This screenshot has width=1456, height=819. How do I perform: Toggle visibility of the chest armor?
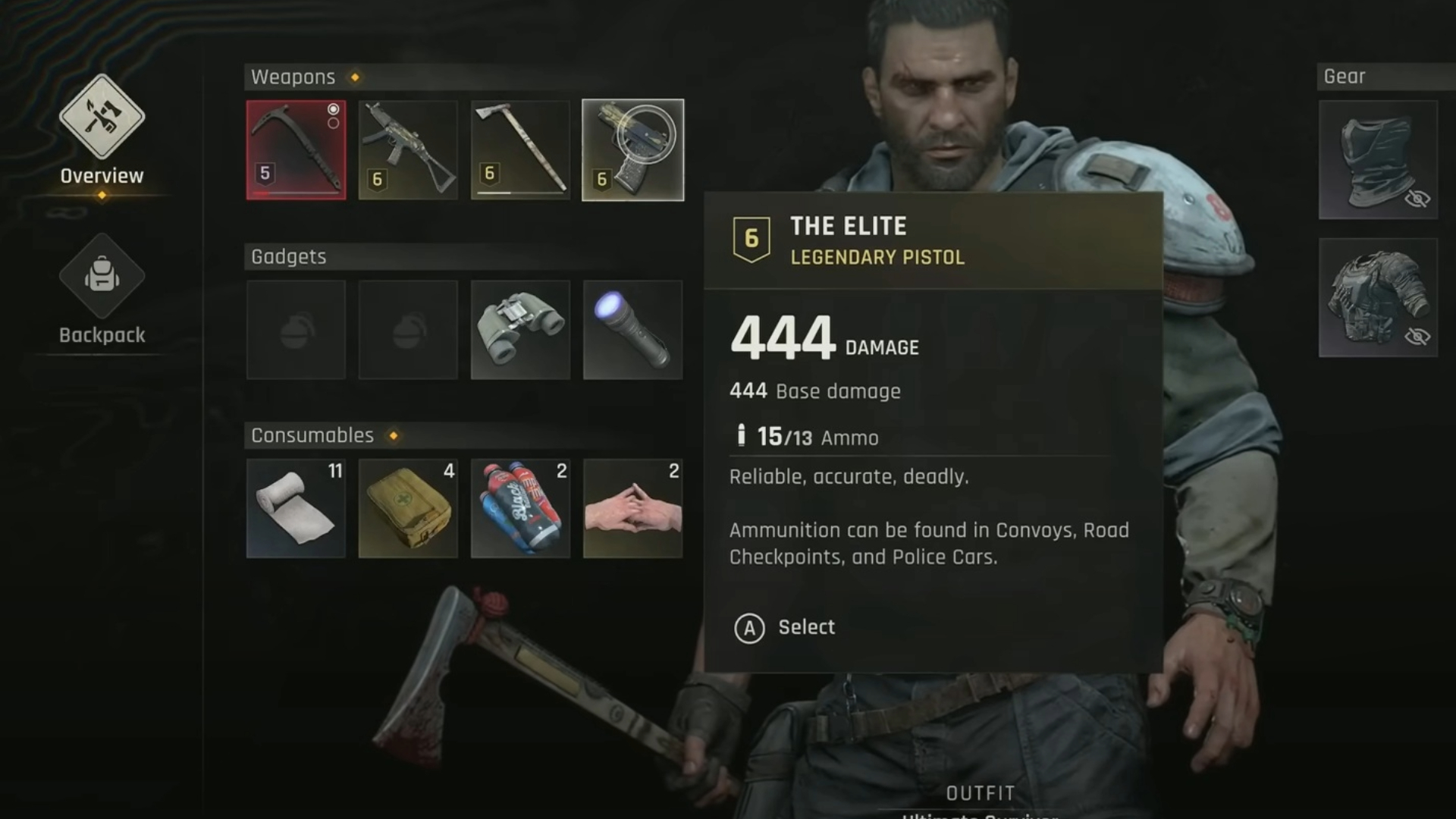(x=1417, y=336)
